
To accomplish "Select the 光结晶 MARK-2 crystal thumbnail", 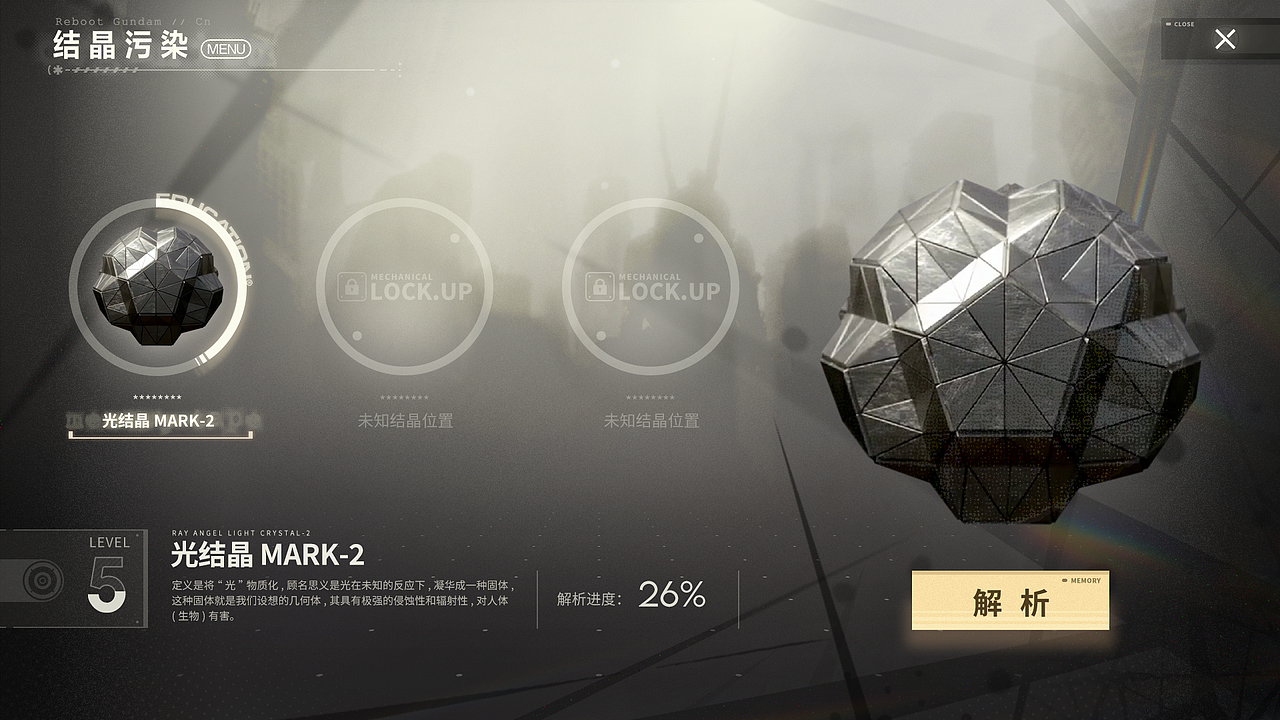I will click(x=156, y=287).
